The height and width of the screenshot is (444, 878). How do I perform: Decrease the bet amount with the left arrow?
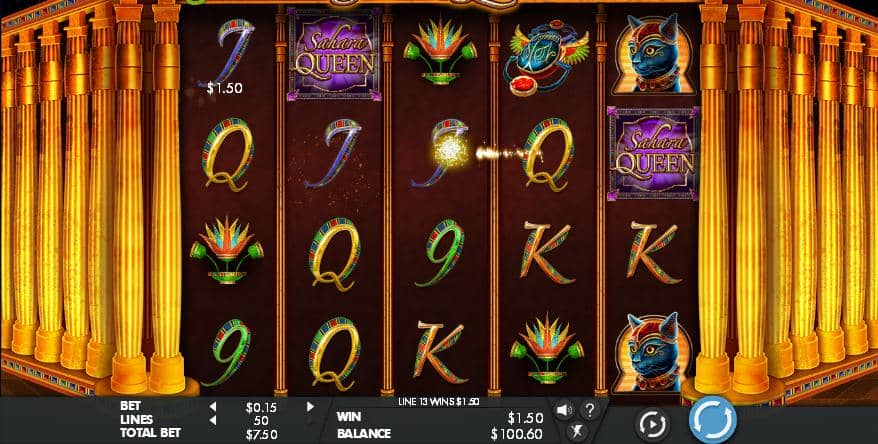click(x=212, y=407)
